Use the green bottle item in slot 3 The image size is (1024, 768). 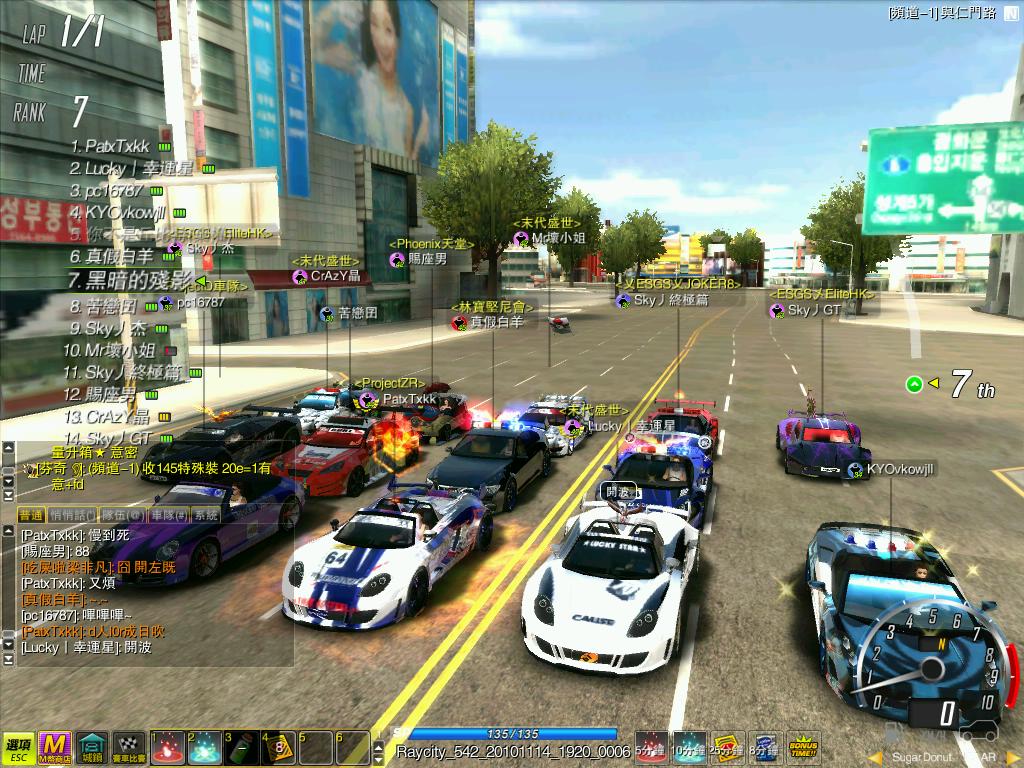(x=241, y=747)
